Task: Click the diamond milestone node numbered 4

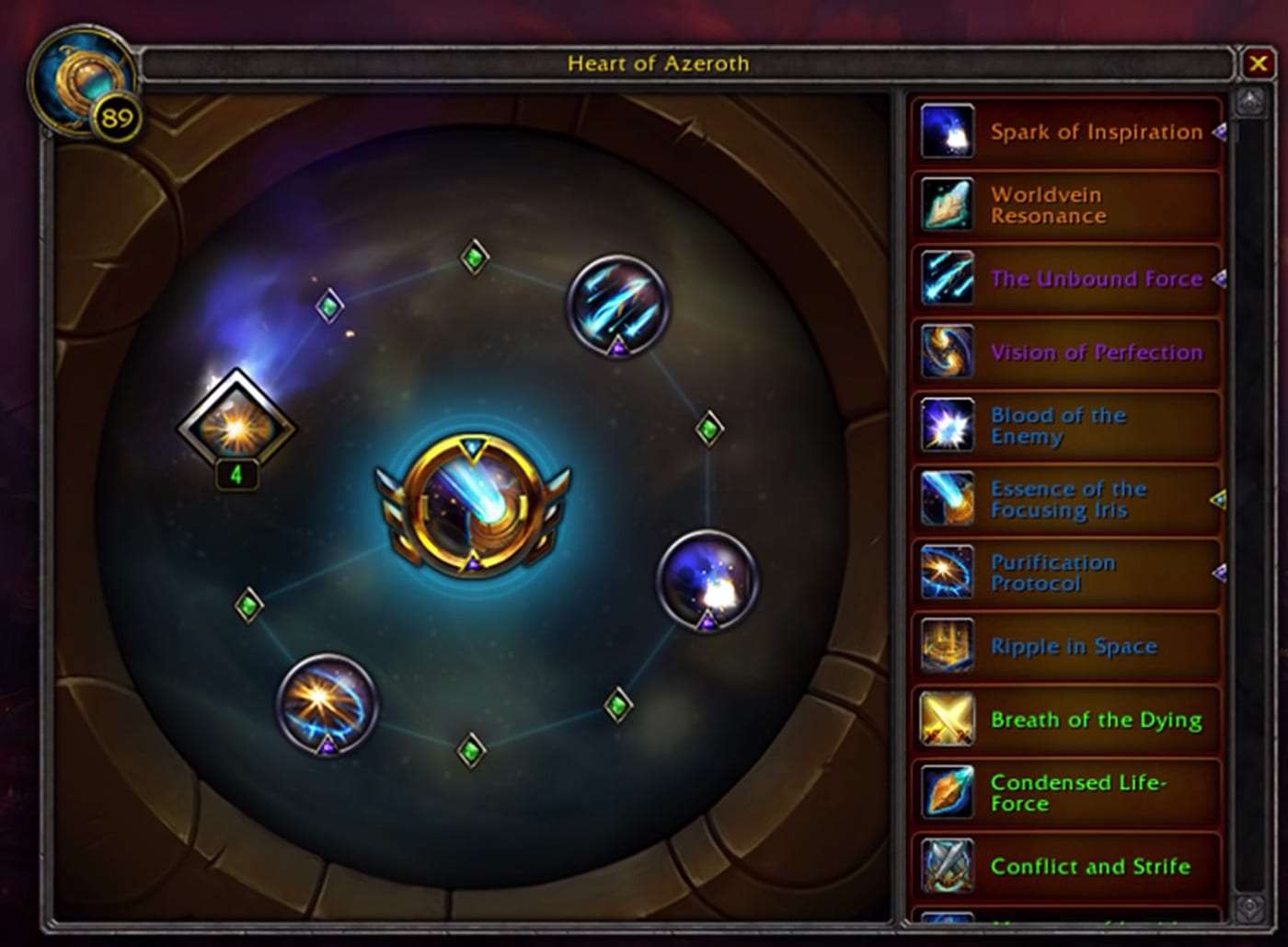Action: [236, 428]
